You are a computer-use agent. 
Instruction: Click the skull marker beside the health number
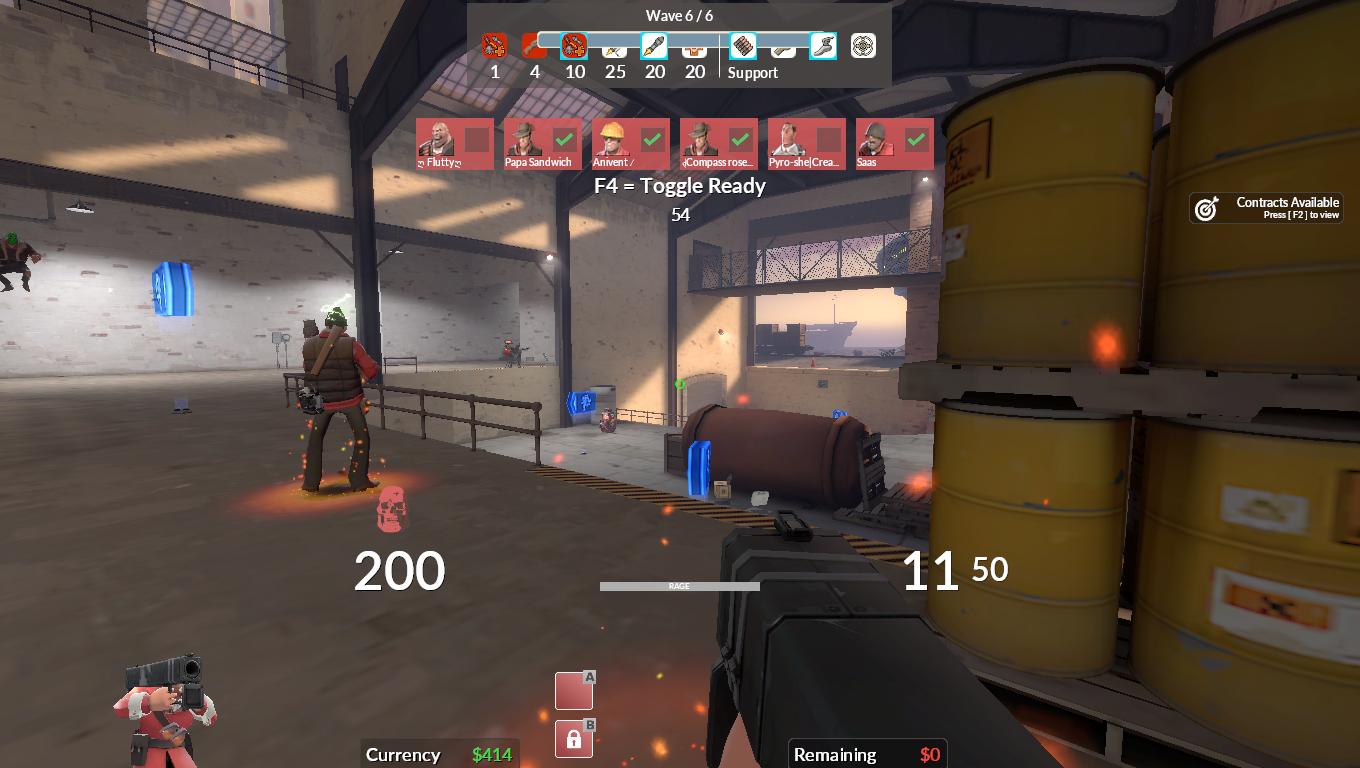coord(391,509)
